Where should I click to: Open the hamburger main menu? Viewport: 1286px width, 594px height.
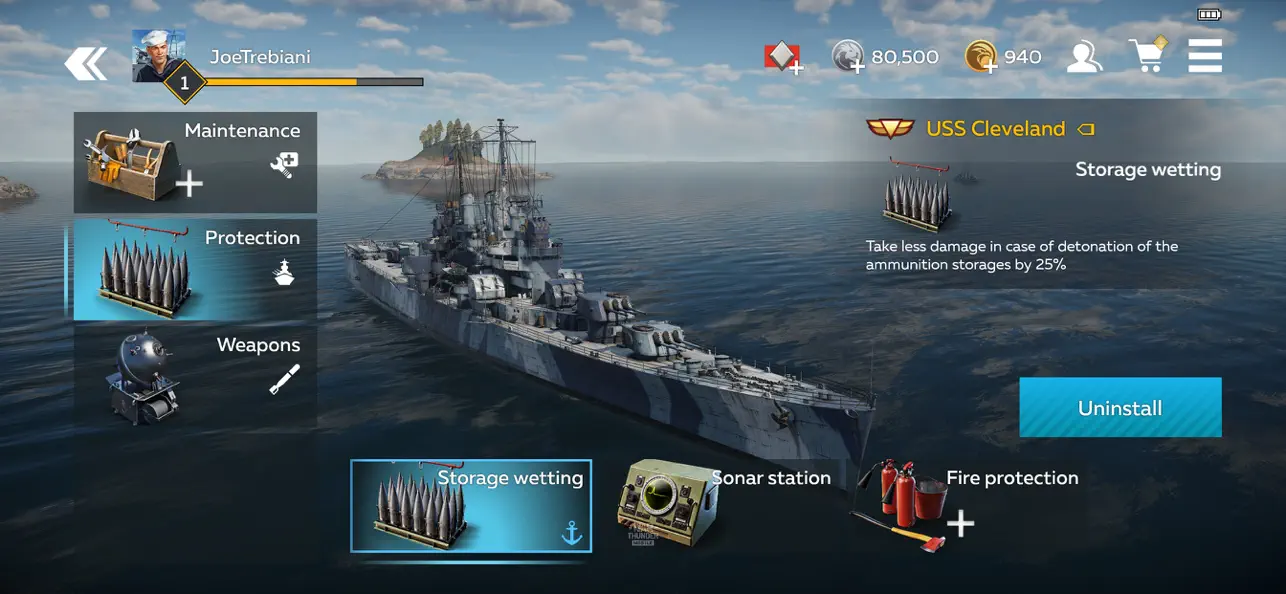pyautogui.click(x=1205, y=56)
